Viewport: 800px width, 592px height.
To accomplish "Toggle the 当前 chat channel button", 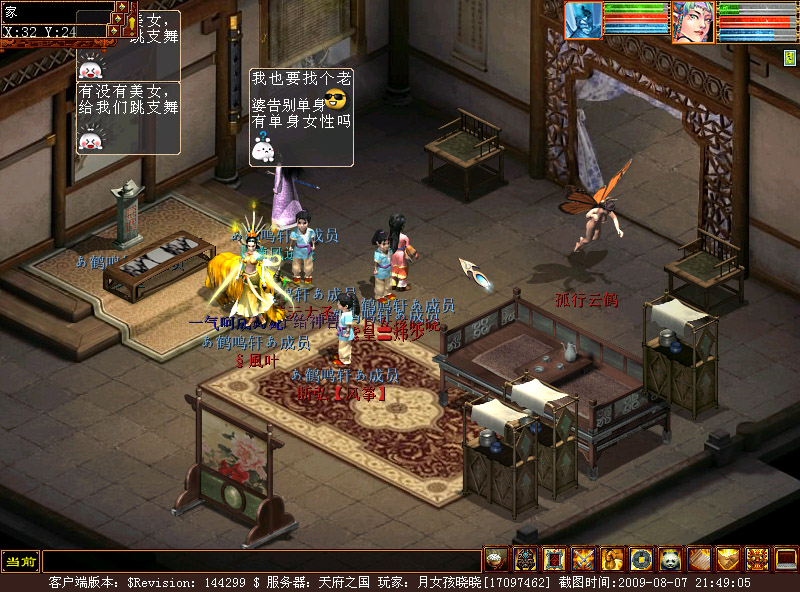I will tap(20, 561).
